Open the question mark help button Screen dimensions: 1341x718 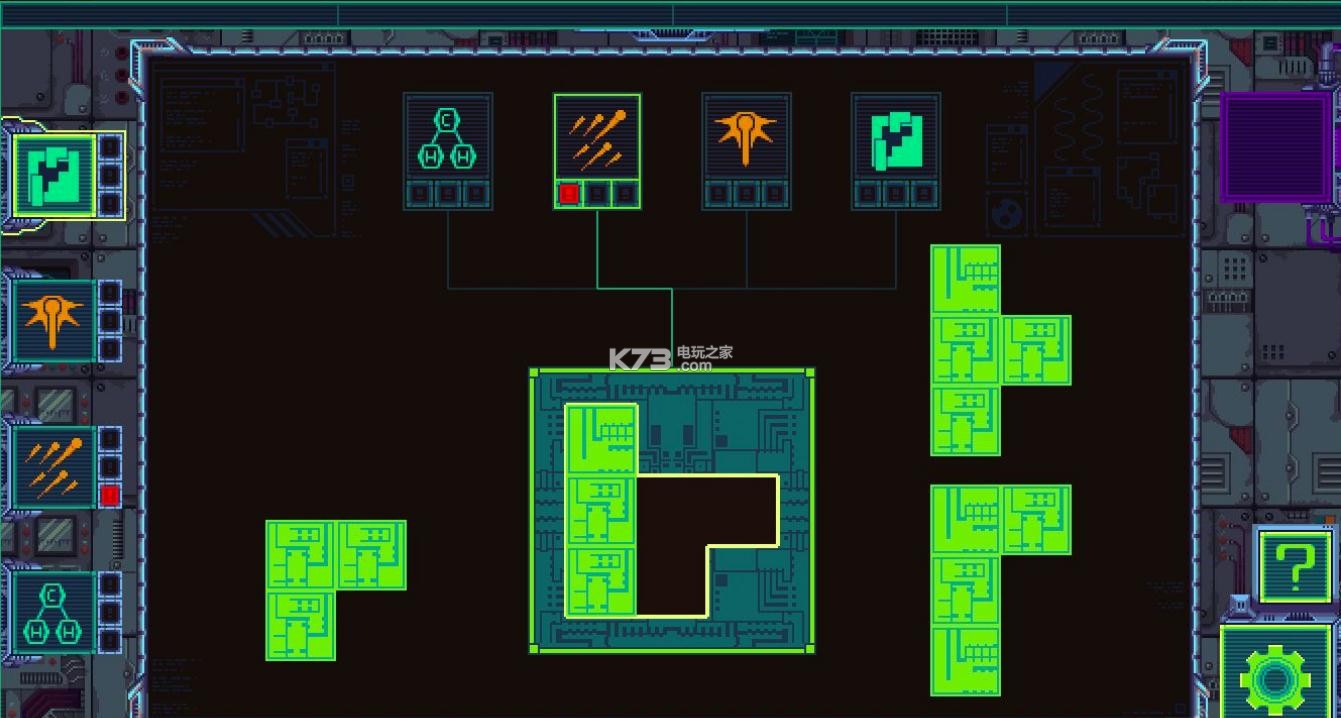coord(1294,566)
